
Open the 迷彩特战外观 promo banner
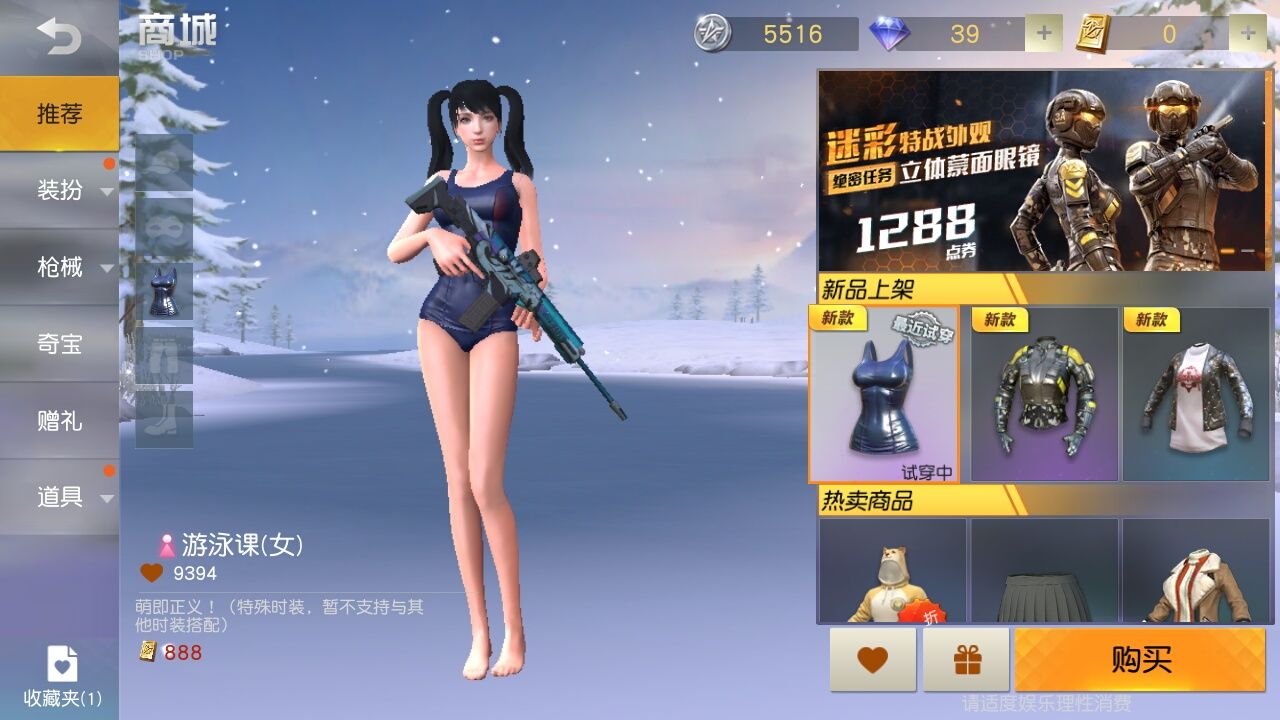coord(1043,170)
